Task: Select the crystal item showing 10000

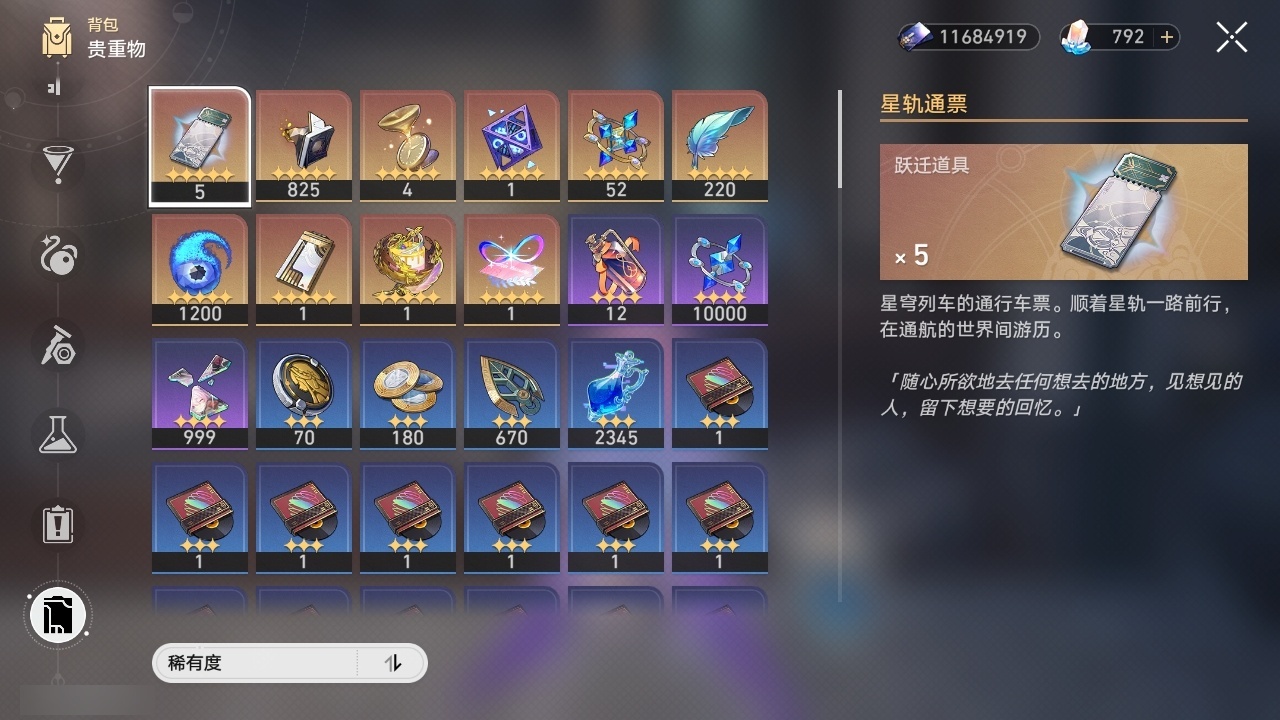Action: pyautogui.click(x=719, y=263)
